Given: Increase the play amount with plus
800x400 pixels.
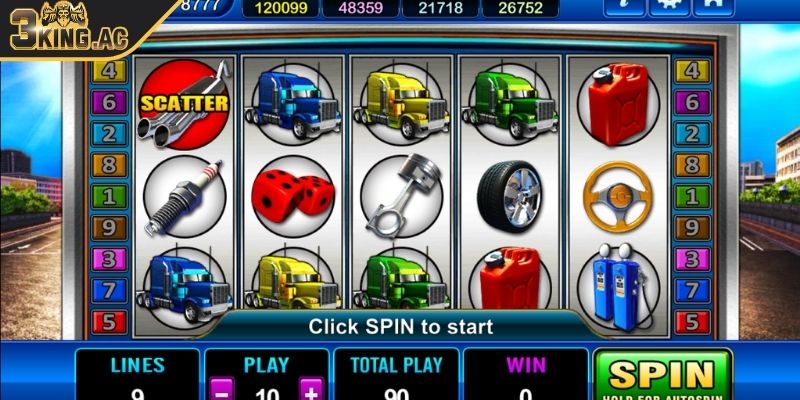Looking at the screenshot, I should click(312, 390).
